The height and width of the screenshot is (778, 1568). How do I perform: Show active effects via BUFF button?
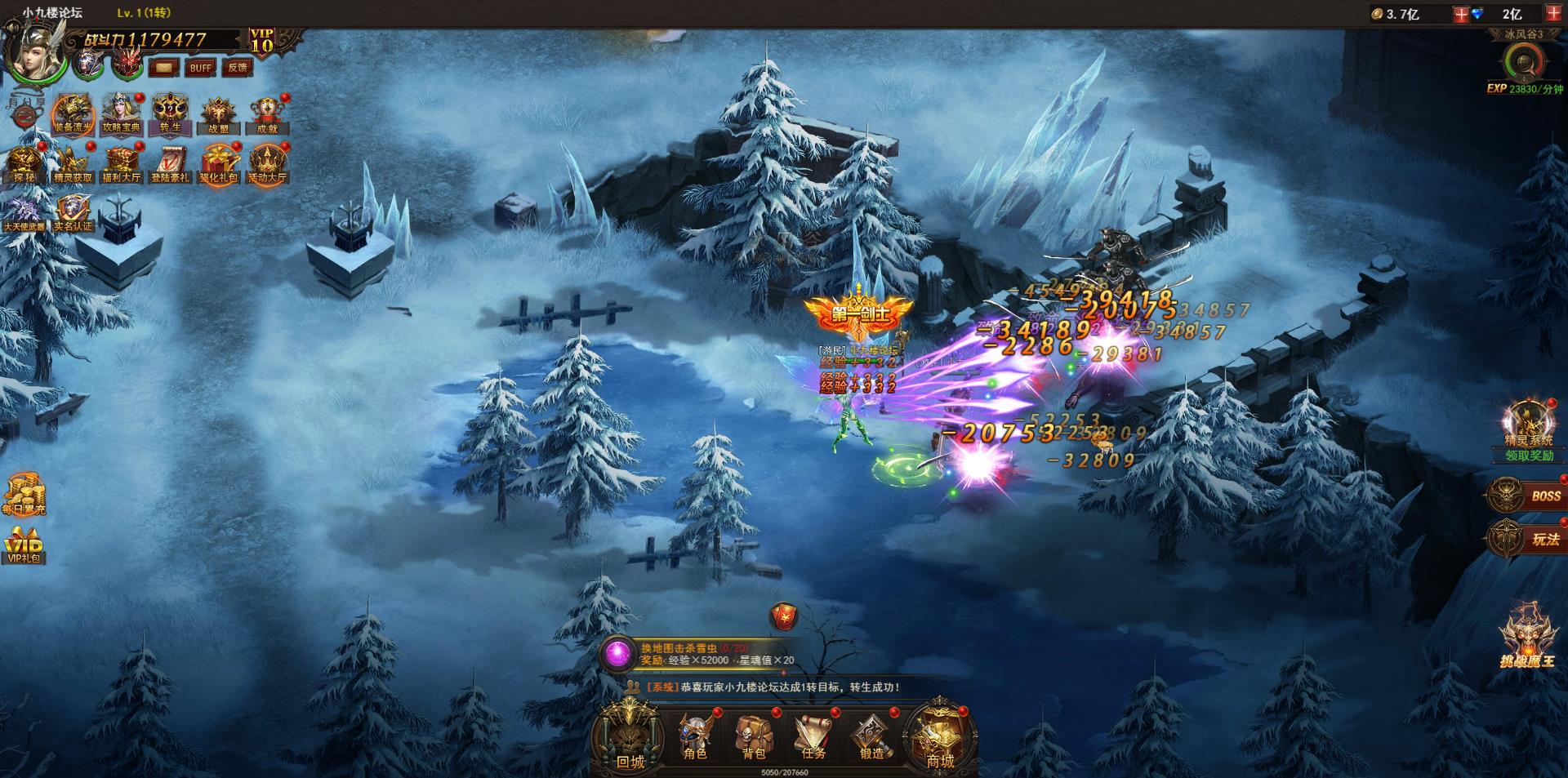(x=201, y=68)
